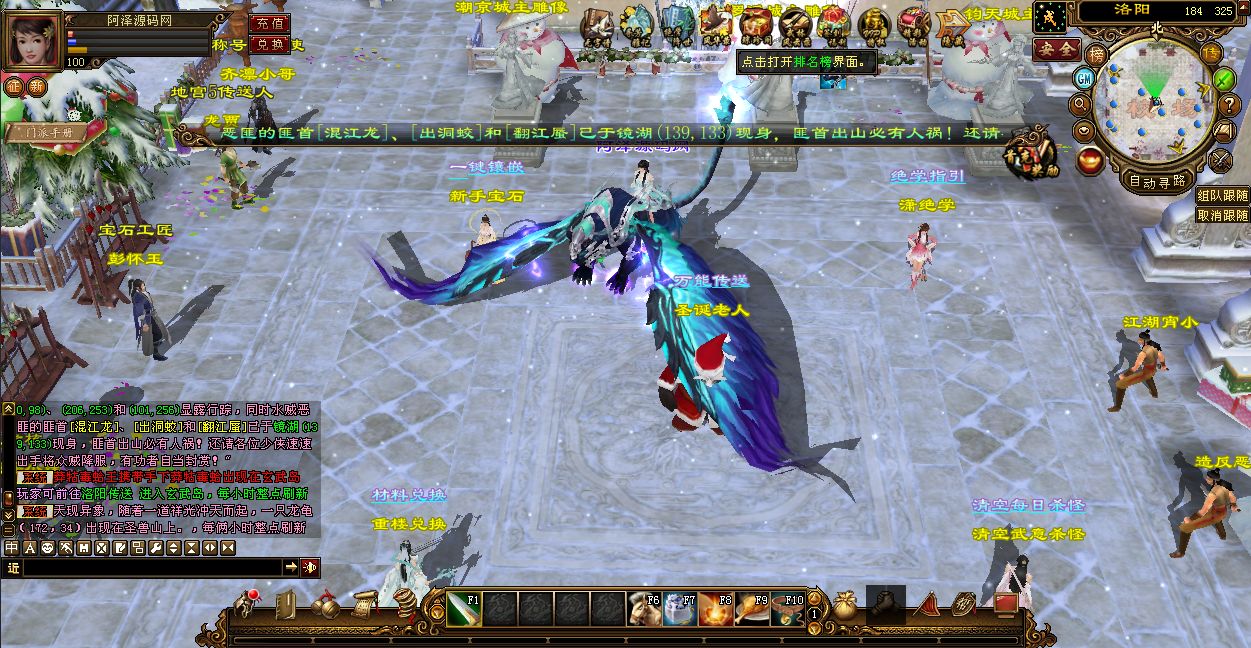Click the 传 teleport minimap button

[x=1211, y=53]
